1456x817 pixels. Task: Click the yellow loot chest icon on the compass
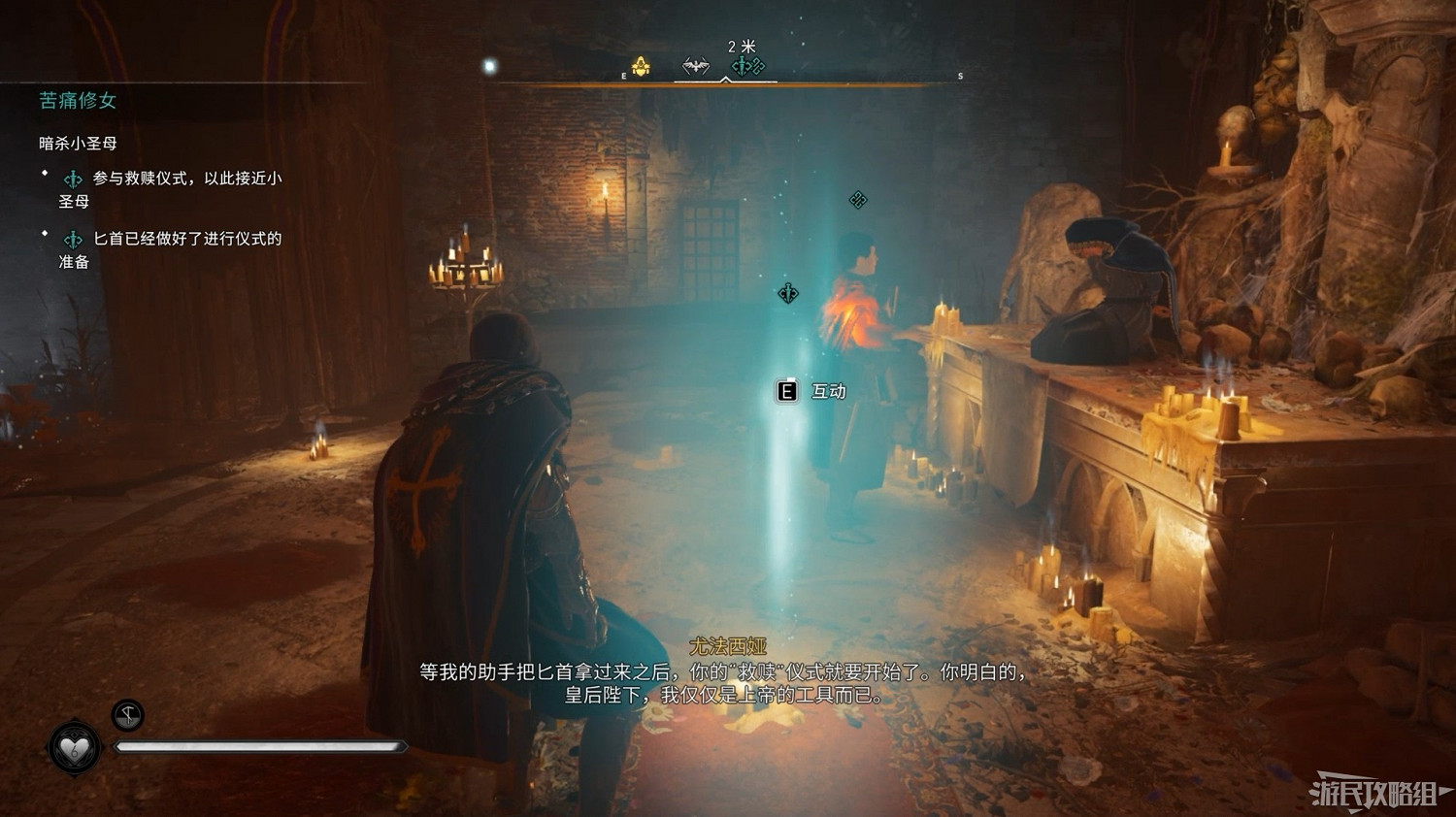click(x=639, y=65)
